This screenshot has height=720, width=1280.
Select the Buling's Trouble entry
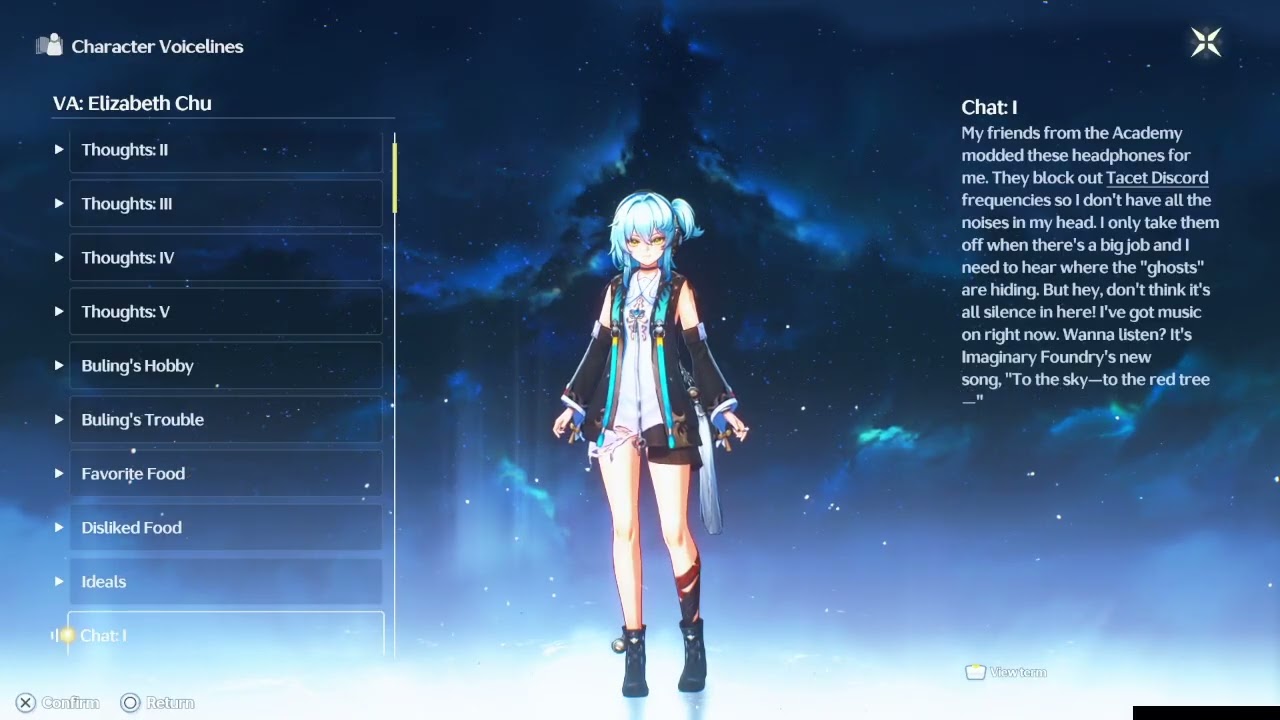(225, 420)
